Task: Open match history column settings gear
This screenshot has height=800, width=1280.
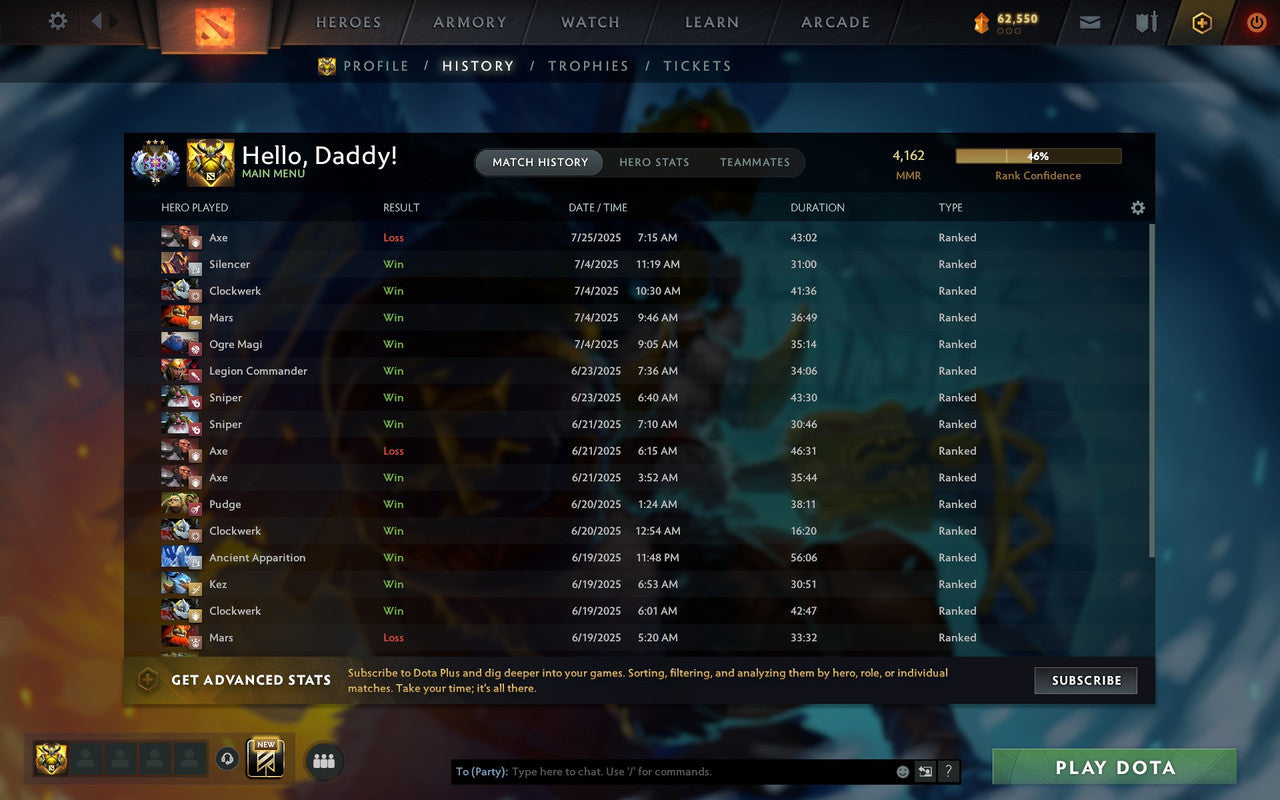Action: click(x=1137, y=207)
